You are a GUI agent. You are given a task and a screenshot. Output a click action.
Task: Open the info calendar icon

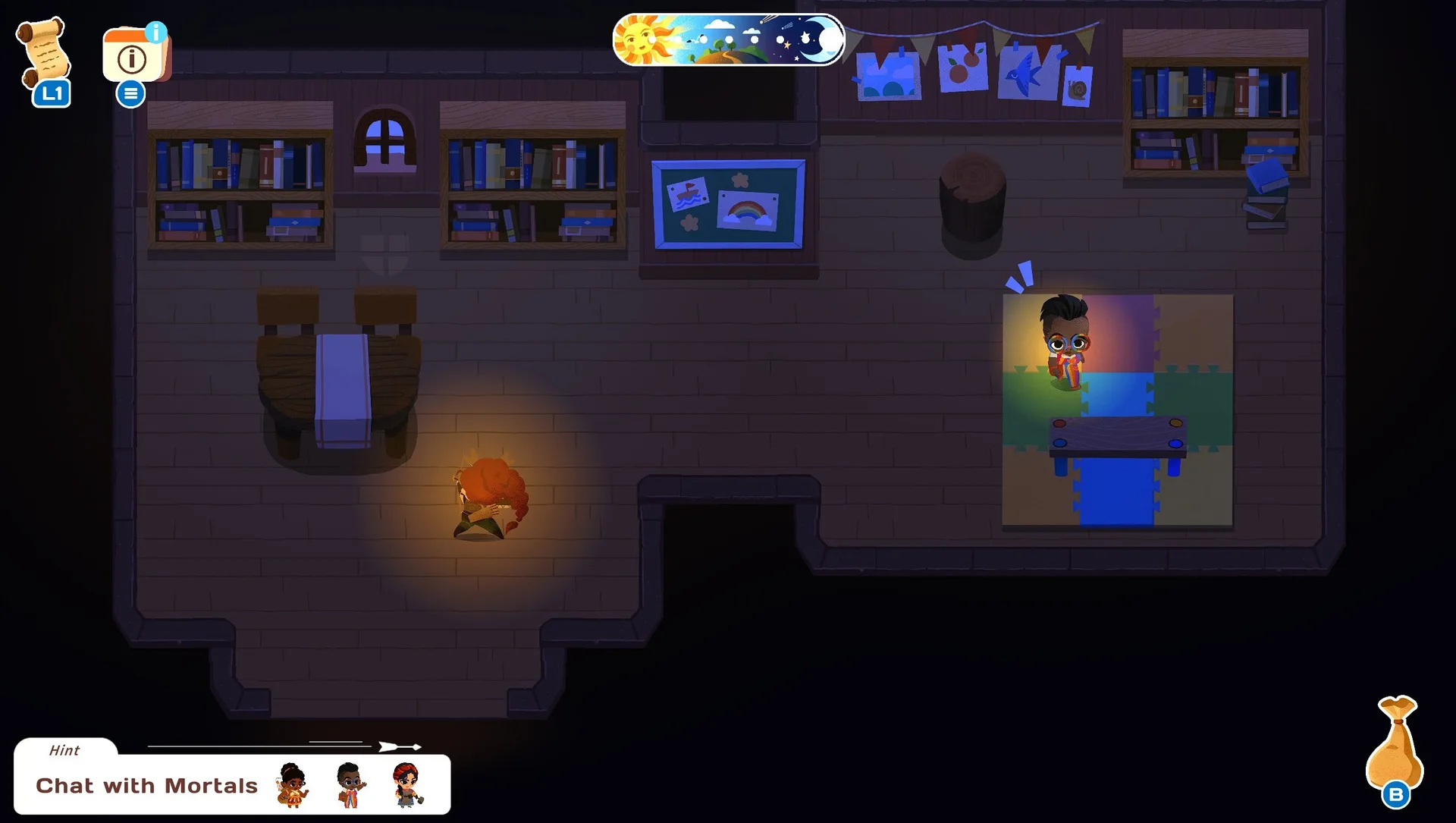click(x=134, y=55)
